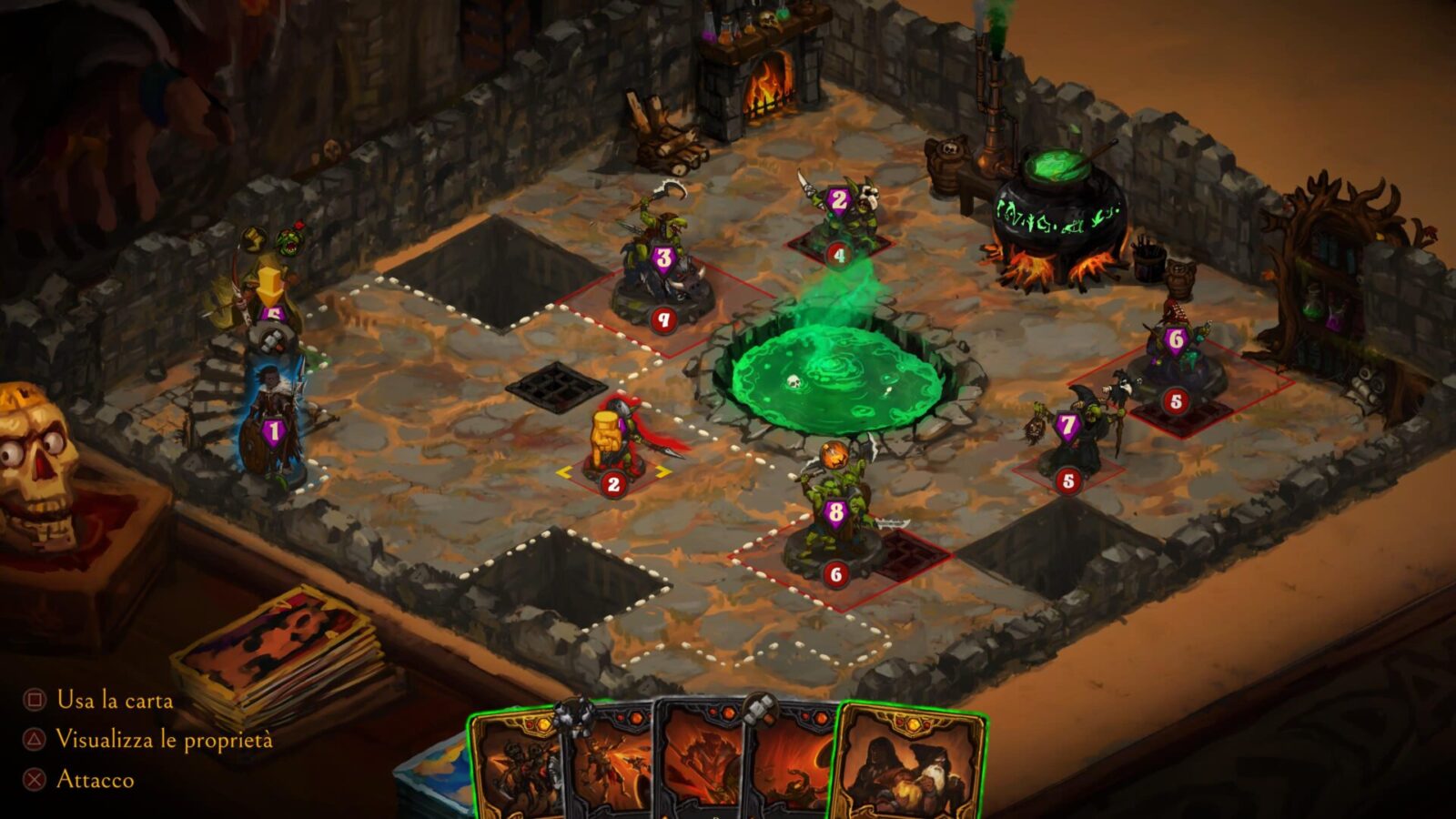Open 'Visualizza le proprietà'
The image size is (1456, 819).
click(164, 741)
